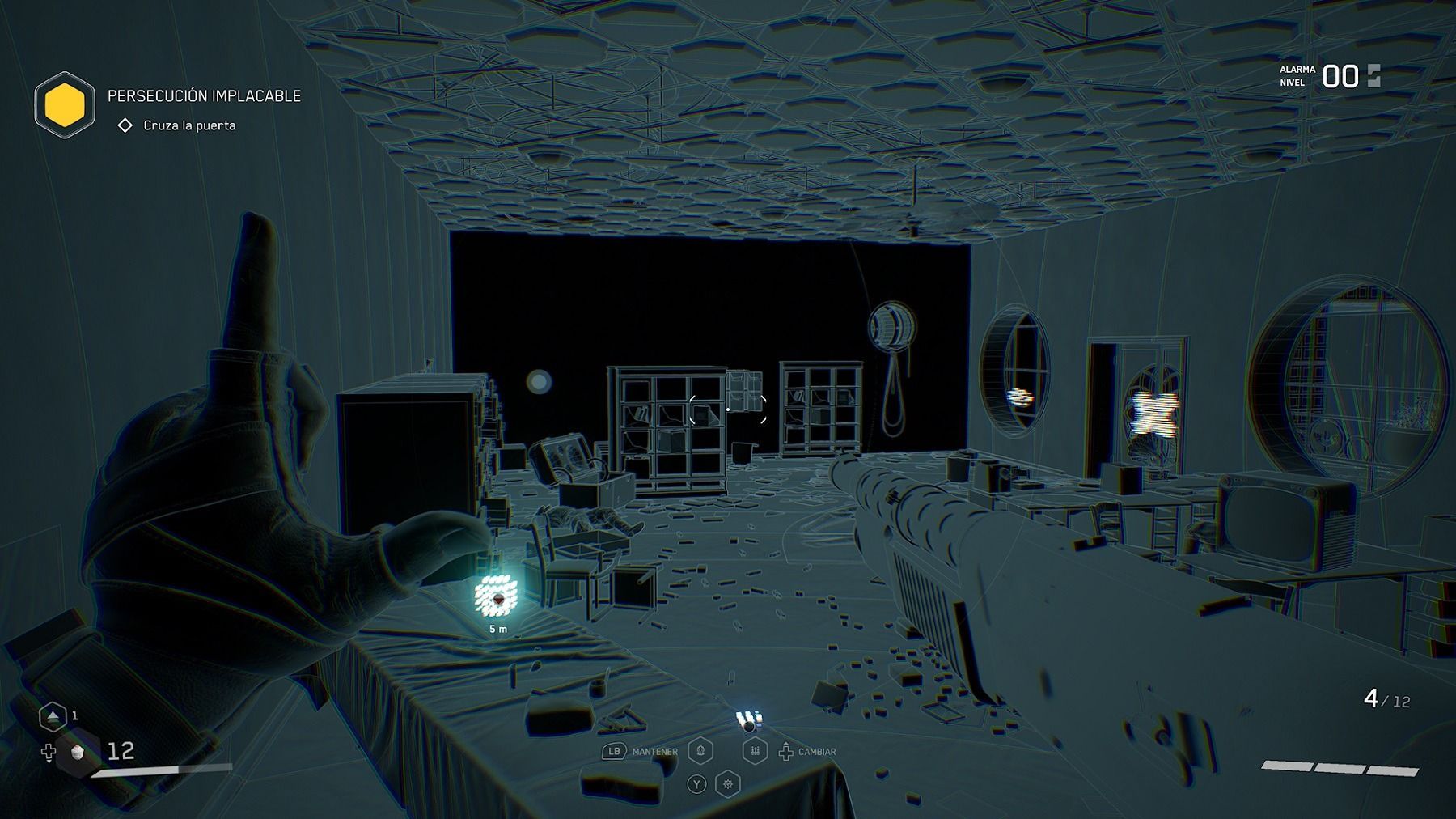Open the Persecución Implacable mission title
This screenshot has width=1456, height=819.
(x=204, y=95)
